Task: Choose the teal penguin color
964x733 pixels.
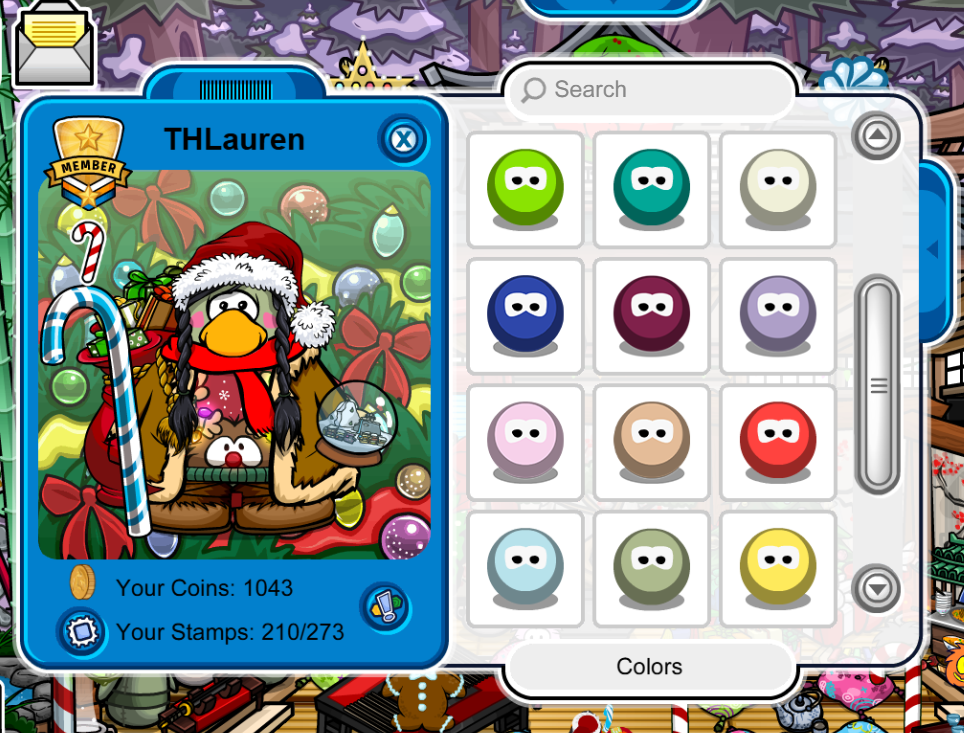Action: (x=651, y=189)
